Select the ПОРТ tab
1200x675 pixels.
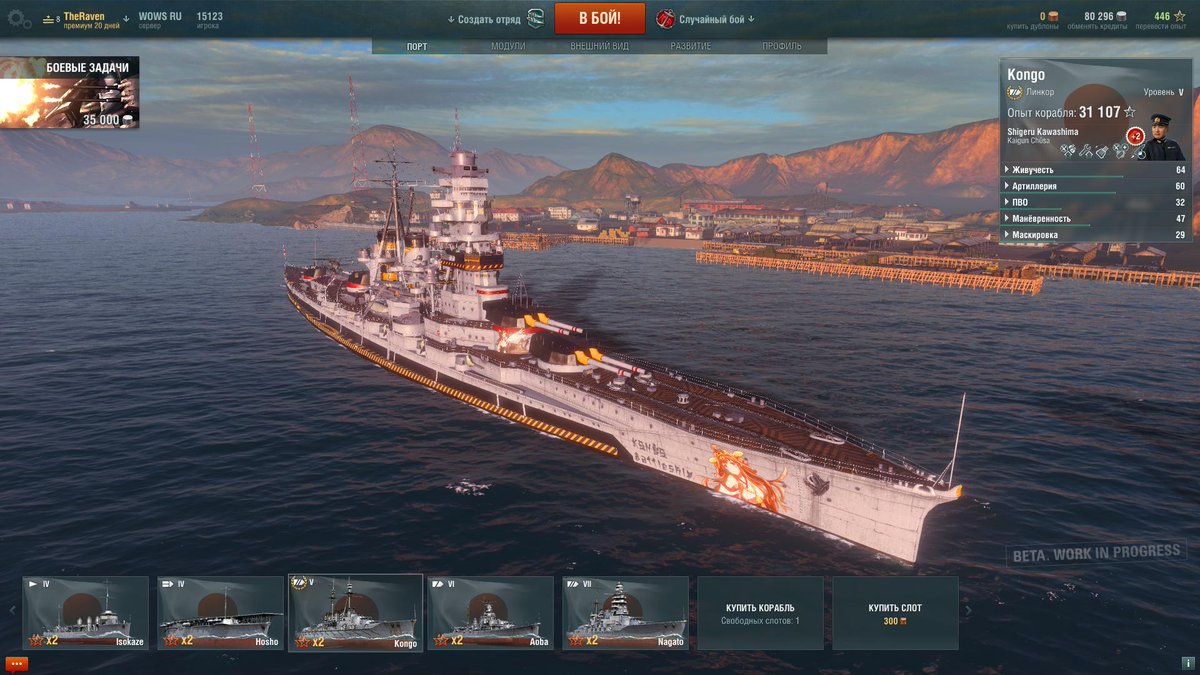point(417,46)
